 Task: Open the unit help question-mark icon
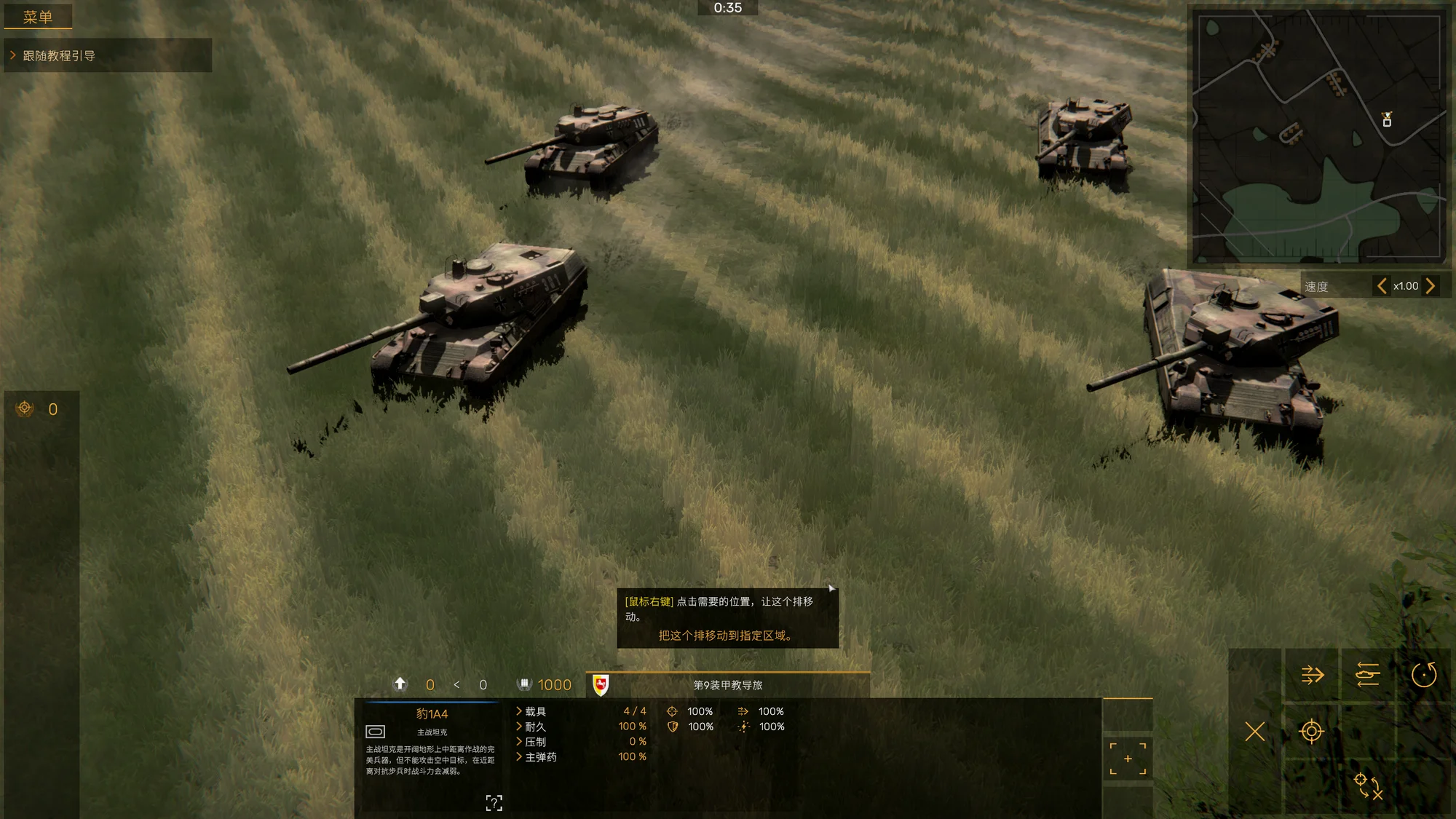click(x=494, y=802)
